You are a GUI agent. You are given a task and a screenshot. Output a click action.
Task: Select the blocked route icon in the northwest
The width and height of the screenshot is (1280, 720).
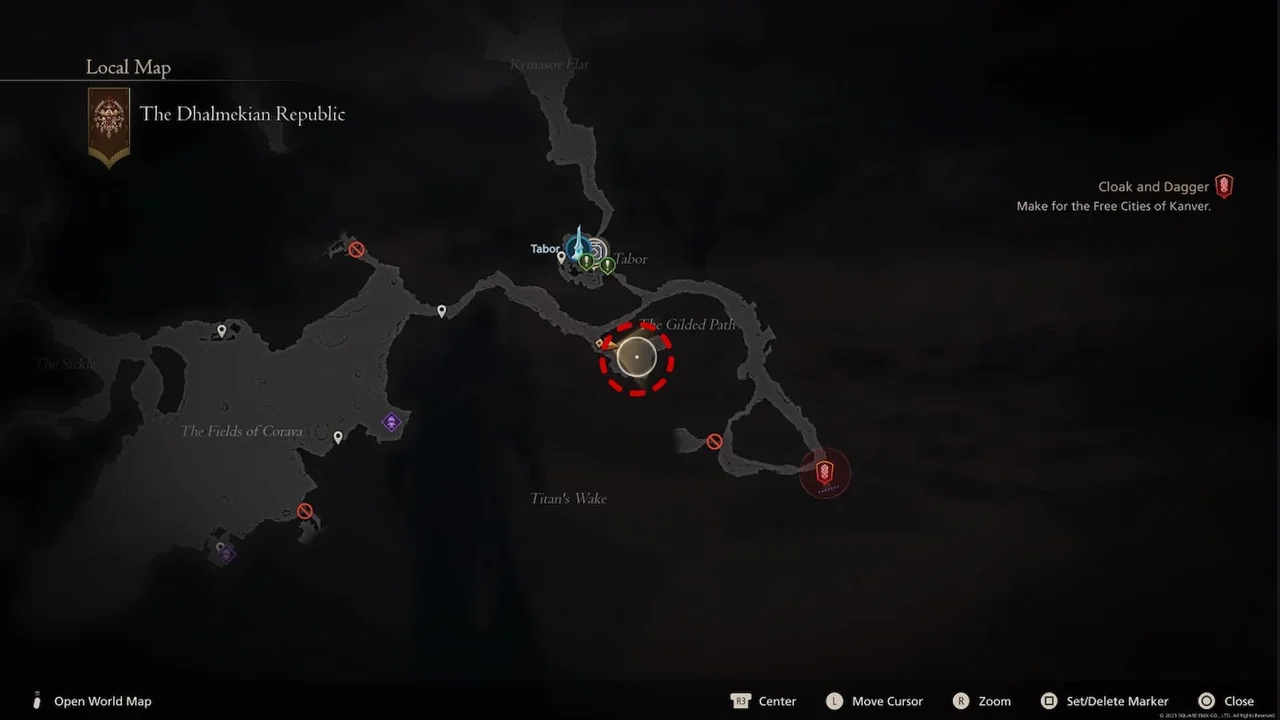pyautogui.click(x=356, y=249)
